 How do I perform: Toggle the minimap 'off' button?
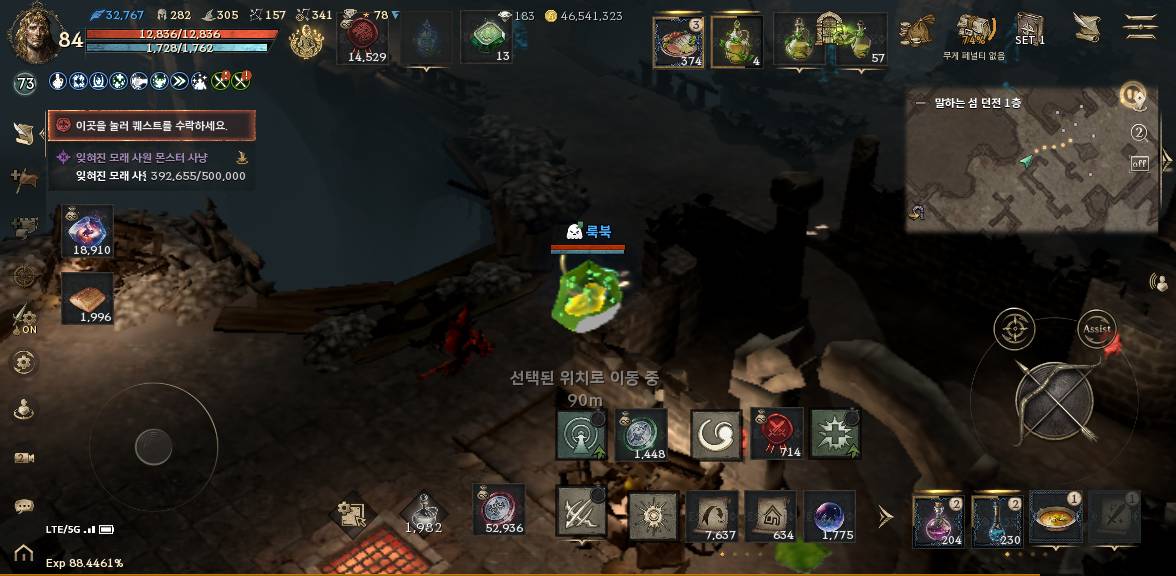(x=1139, y=164)
